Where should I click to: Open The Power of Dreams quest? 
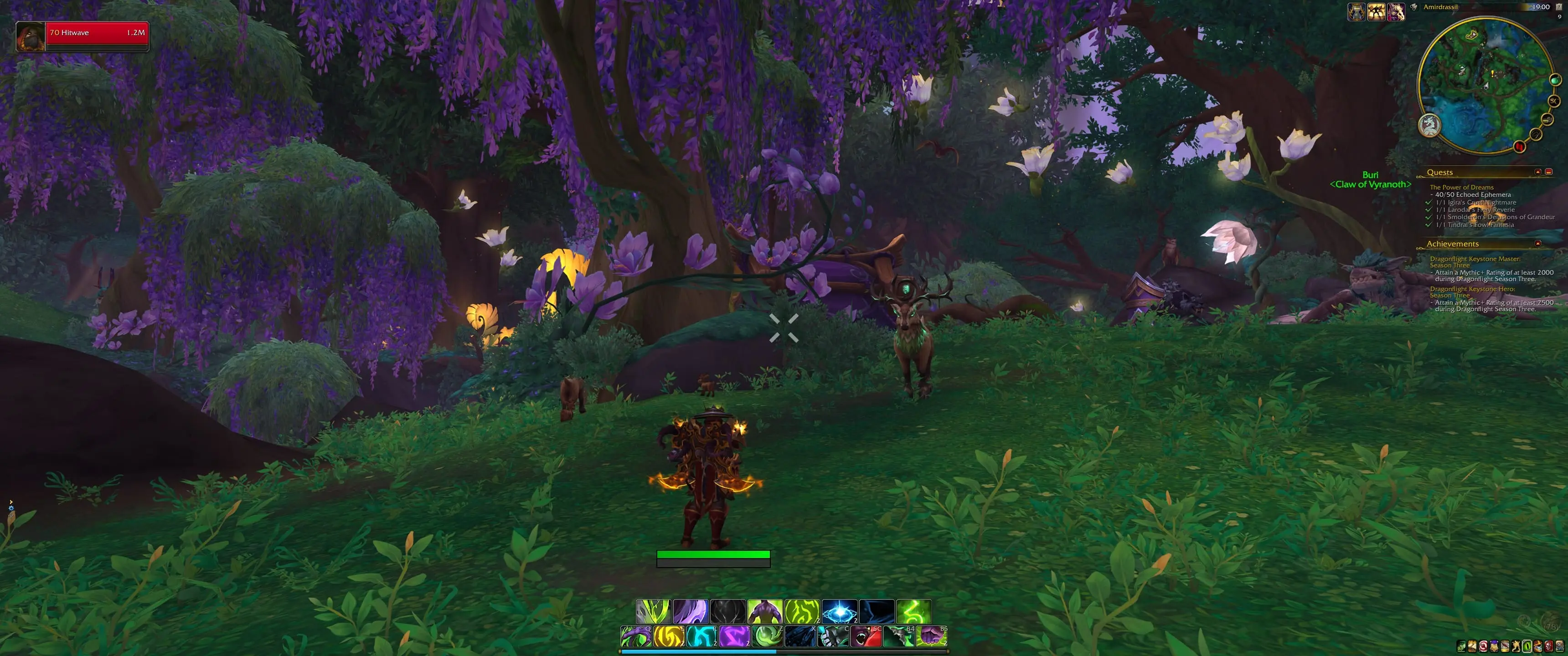click(1461, 187)
